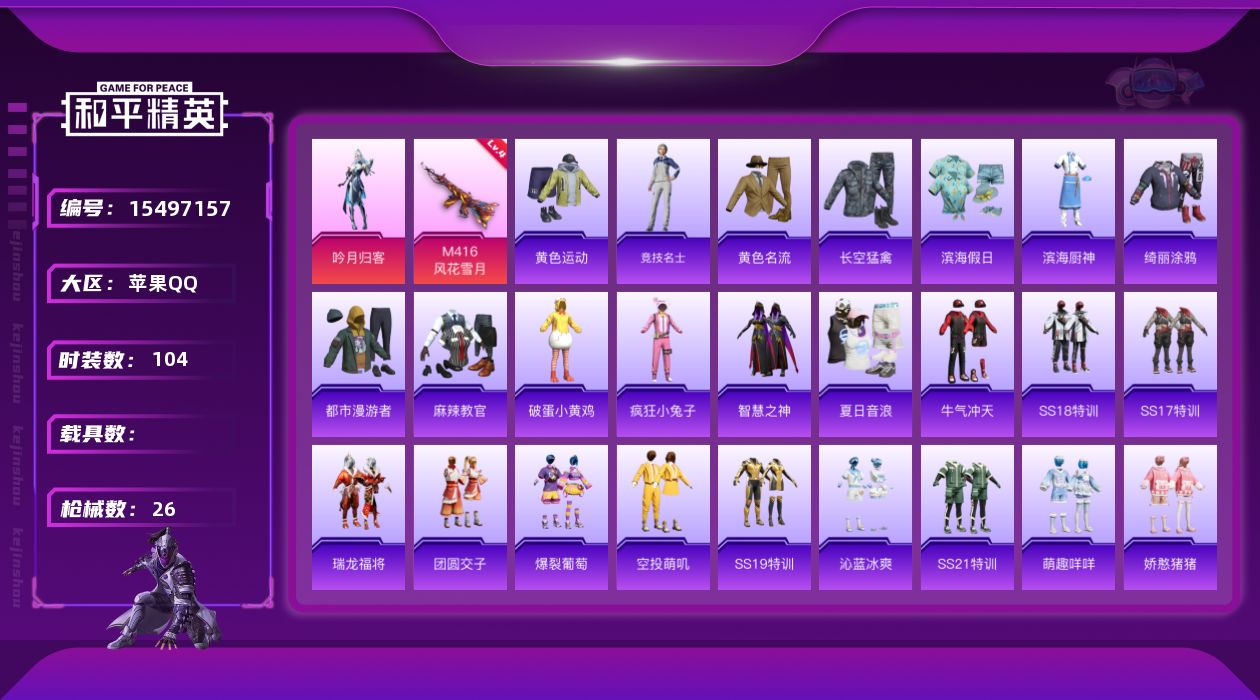Select the 都市漫游者 outfit card
1260x700 pixels.
point(358,364)
